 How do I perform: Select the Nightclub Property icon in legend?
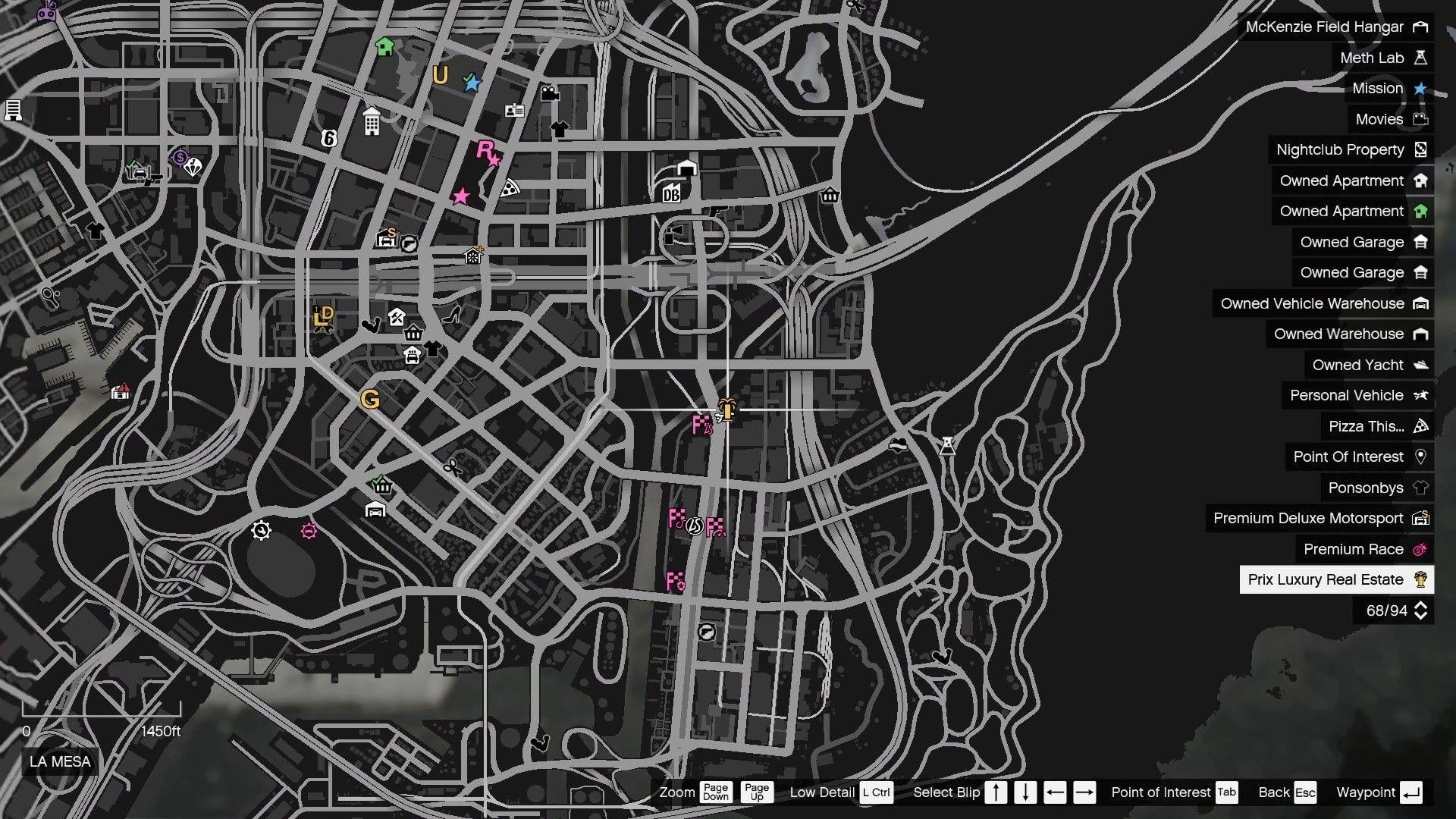pyautogui.click(x=1420, y=149)
